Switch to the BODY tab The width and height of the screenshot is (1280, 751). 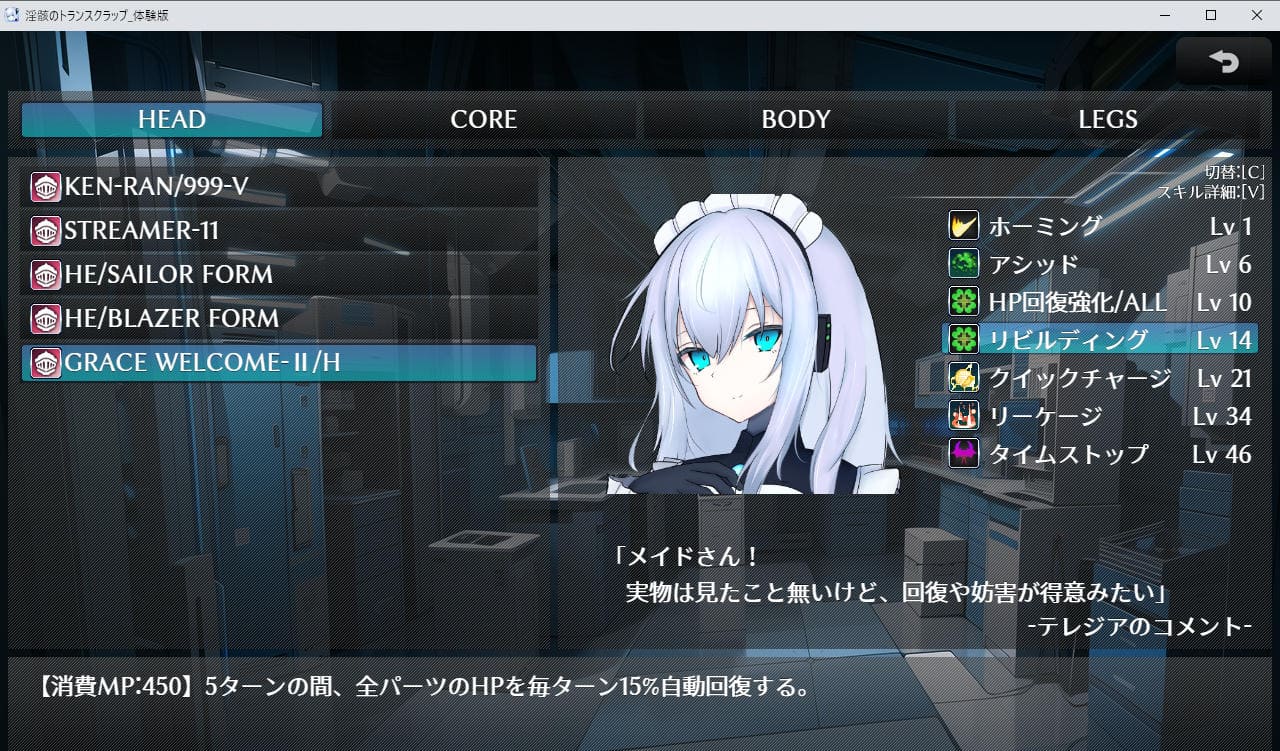(x=795, y=120)
